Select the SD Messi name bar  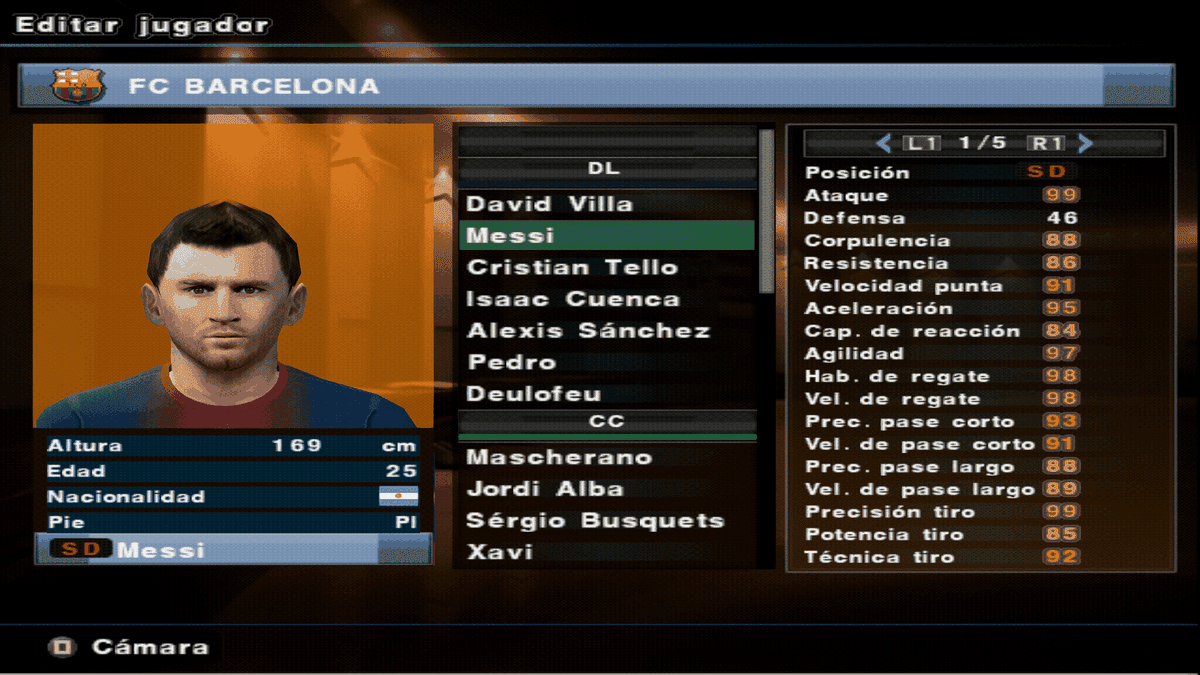click(233, 550)
